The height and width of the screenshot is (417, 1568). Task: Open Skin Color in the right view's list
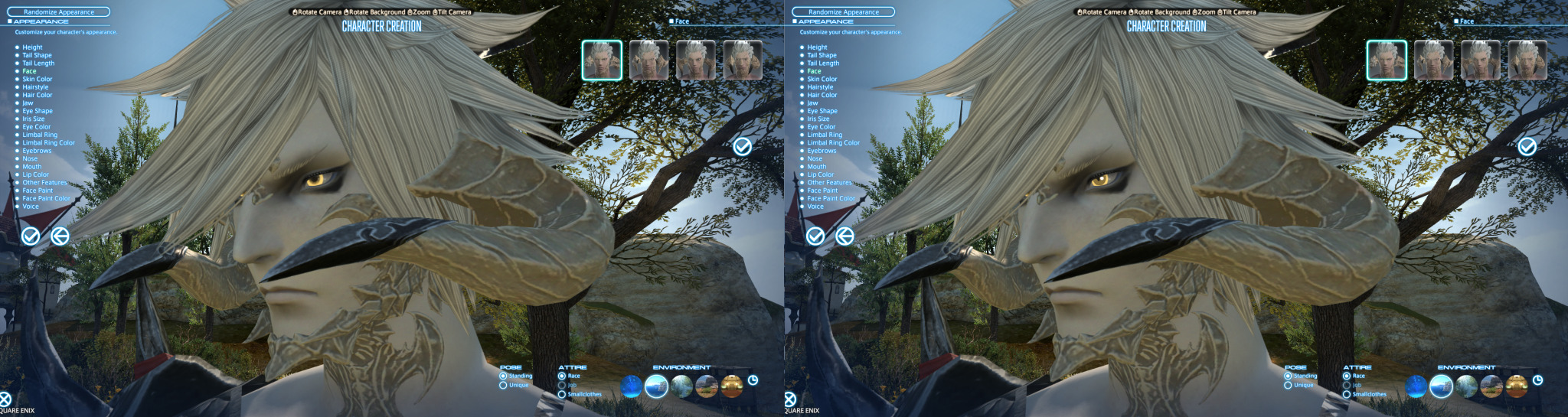click(x=822, y=79)
